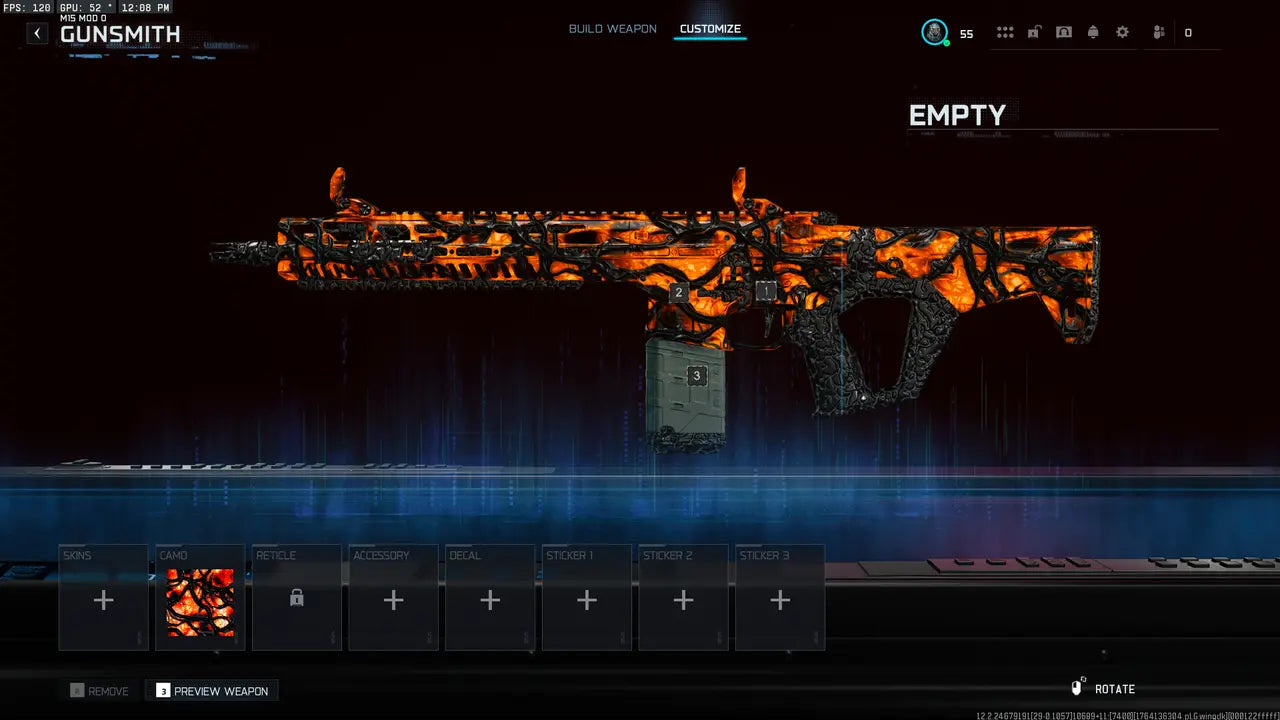Open the Skins plus slot
This screenshot has width=1280, height=720.
pyautogui.click(x=103, y=600)
